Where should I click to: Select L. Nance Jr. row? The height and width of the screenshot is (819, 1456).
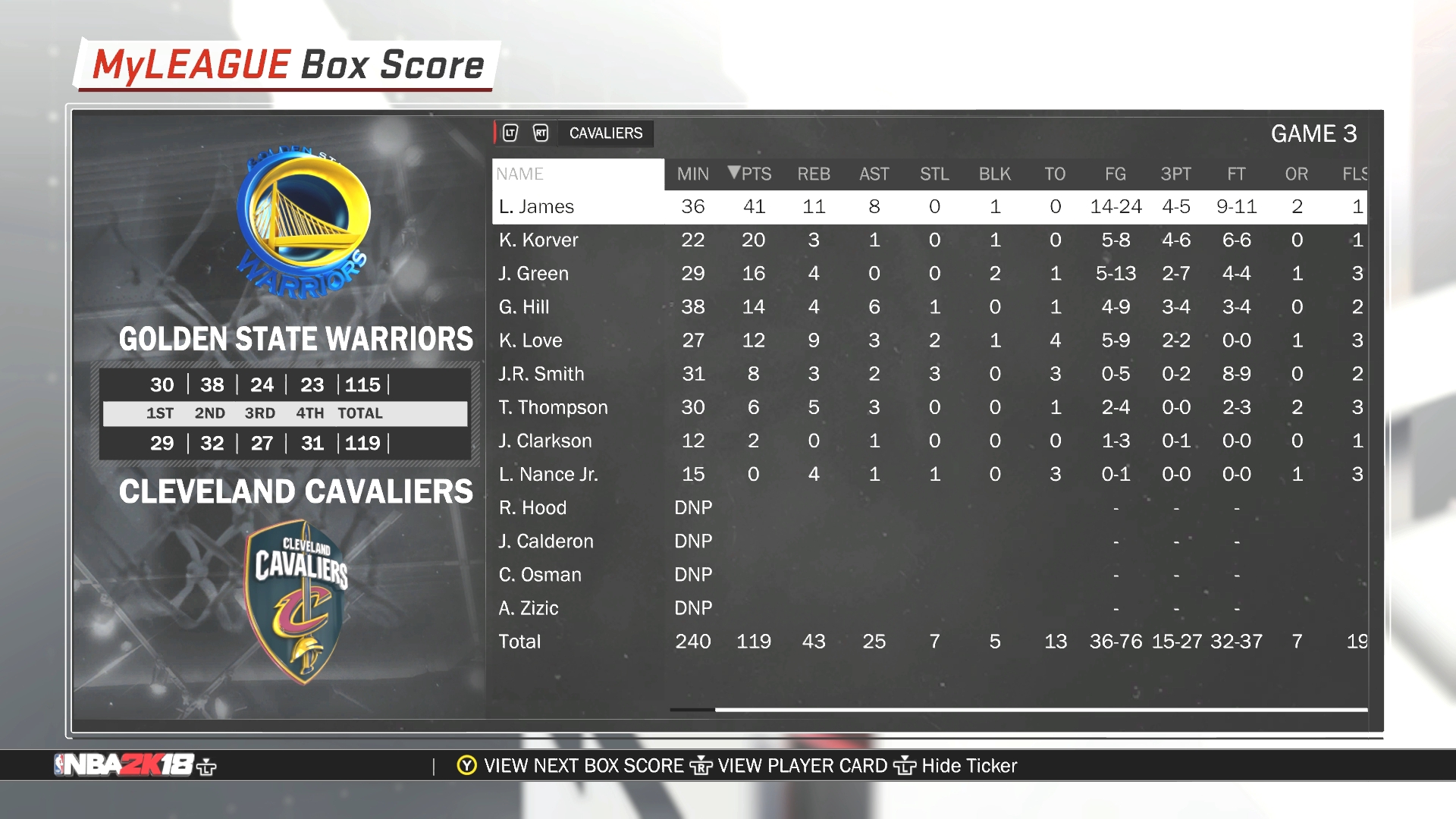(548, 474)
